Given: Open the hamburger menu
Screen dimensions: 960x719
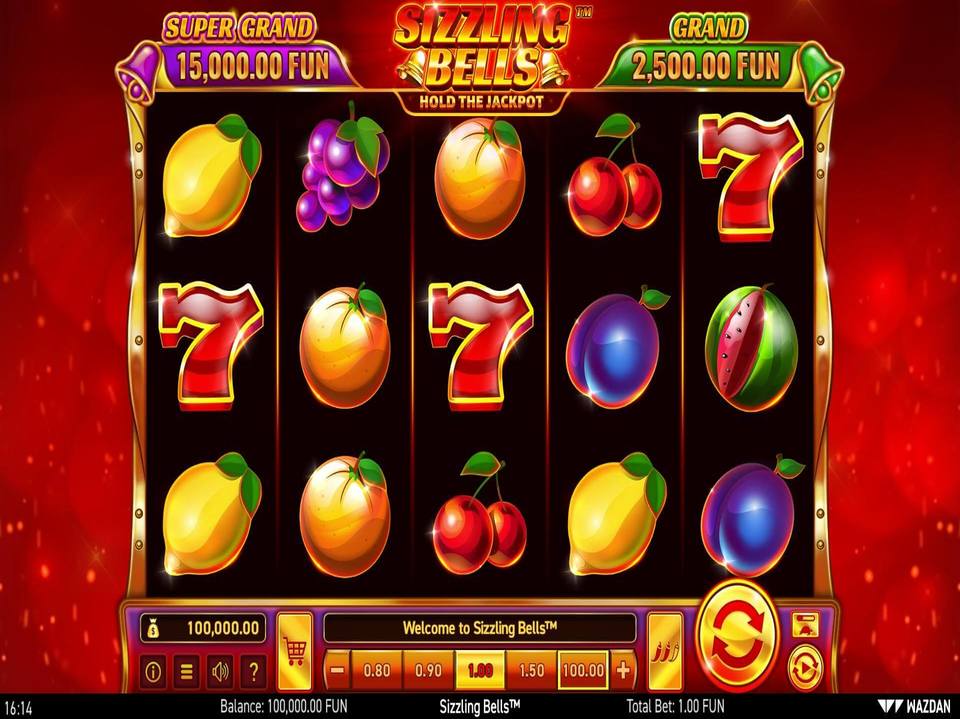Looking at the screenshot, I should pyautogui.click(x=186, y=672).
